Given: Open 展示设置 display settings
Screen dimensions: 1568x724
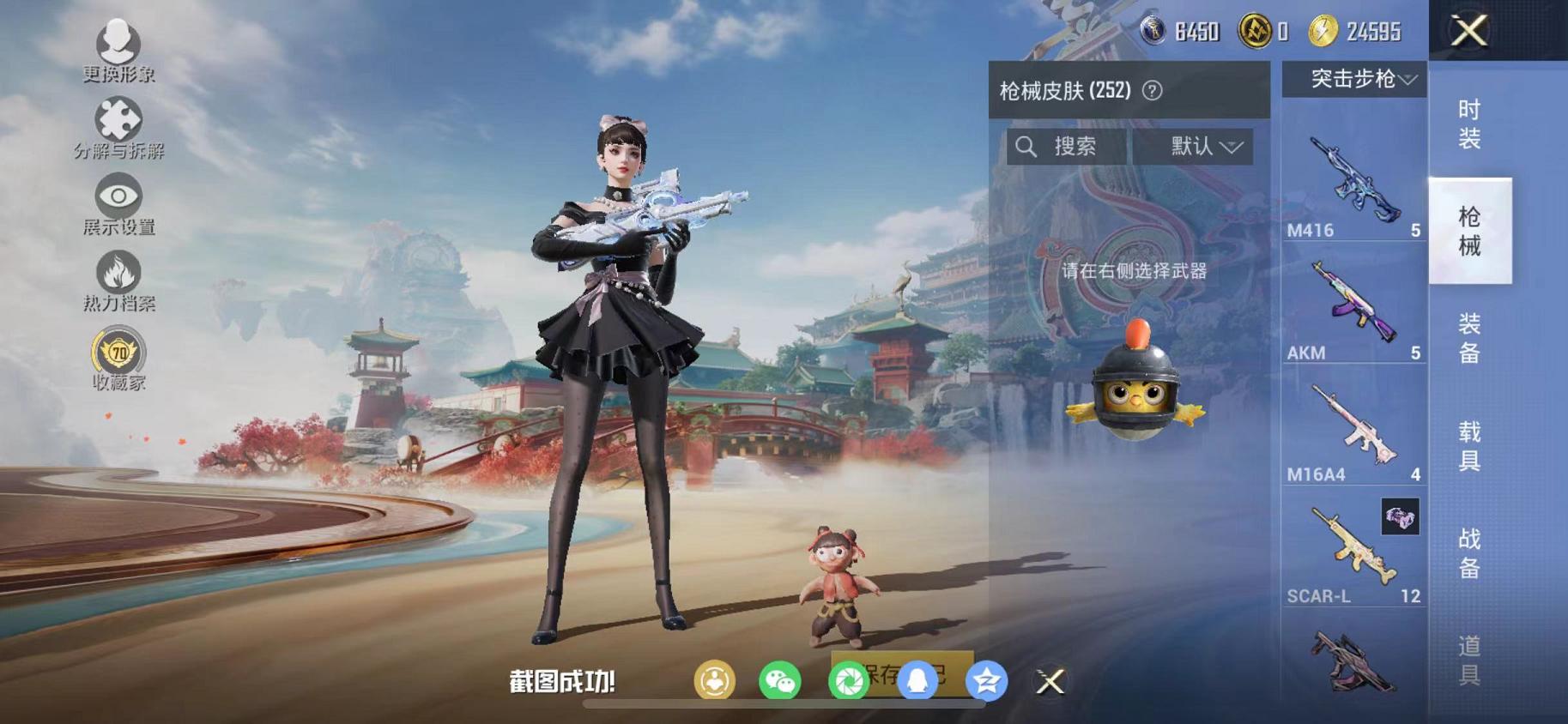Looking at the screenshot, I should point(118,196).
